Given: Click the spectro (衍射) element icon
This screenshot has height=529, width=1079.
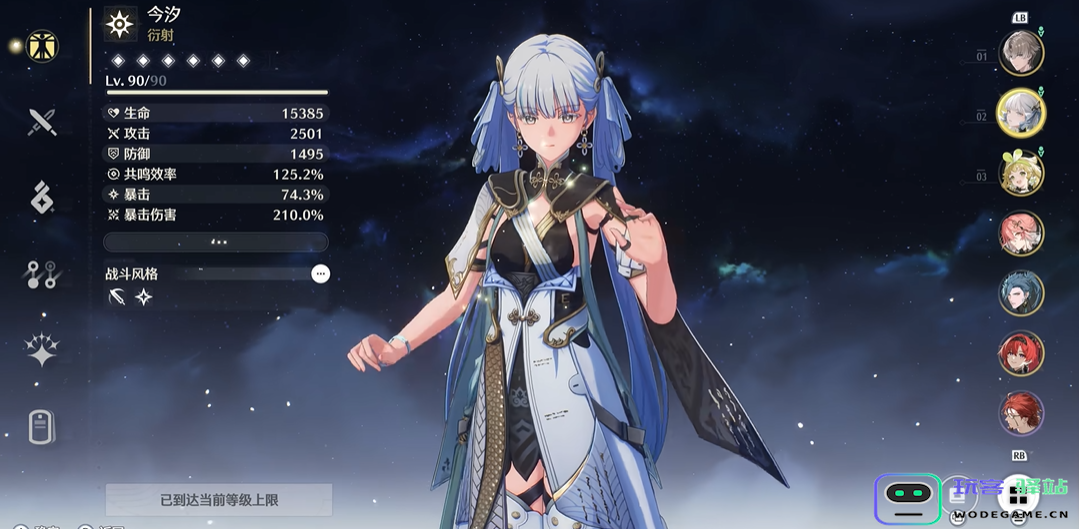Looking at the screenshot, I should (x=121, y=24).
